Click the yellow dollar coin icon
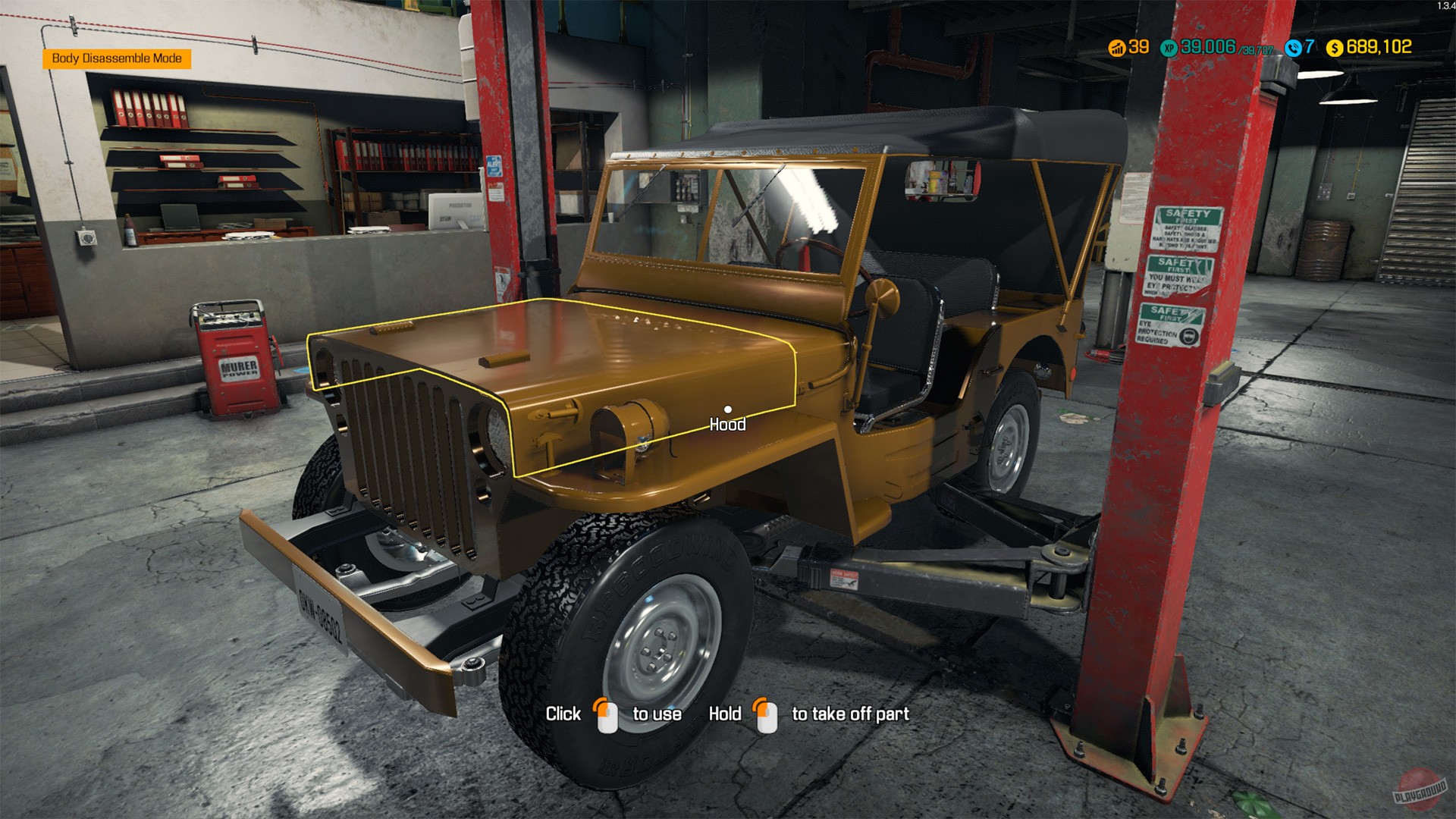 click(x=1335, y=49)
